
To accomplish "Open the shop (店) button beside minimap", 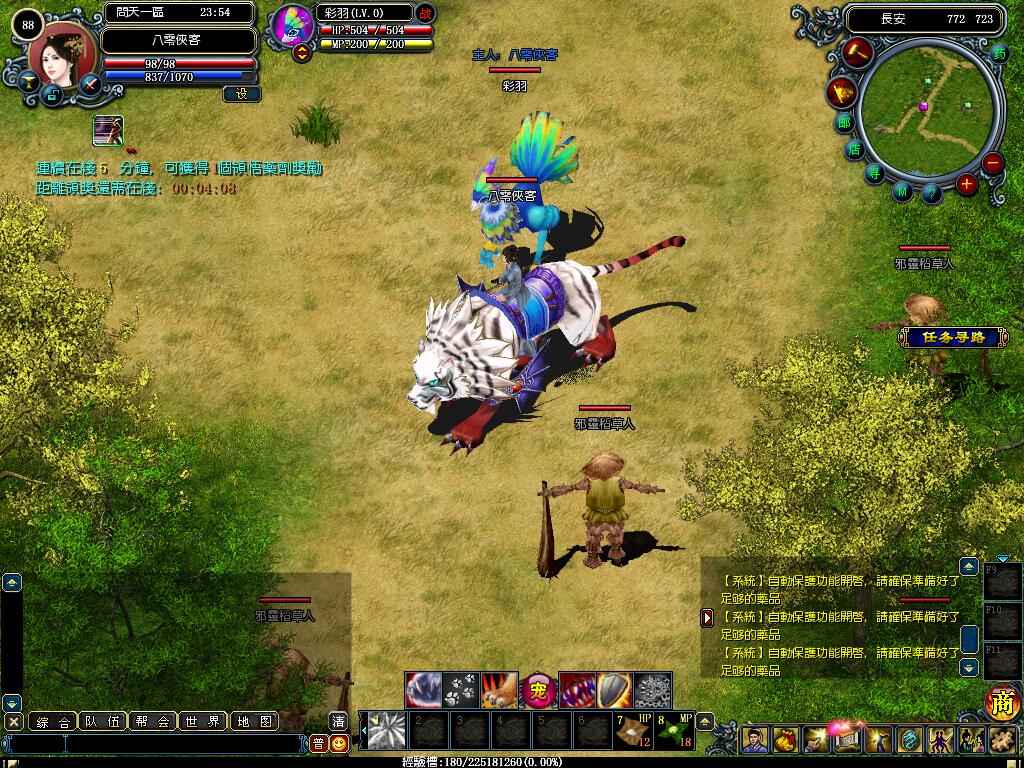I will [853, 149].
